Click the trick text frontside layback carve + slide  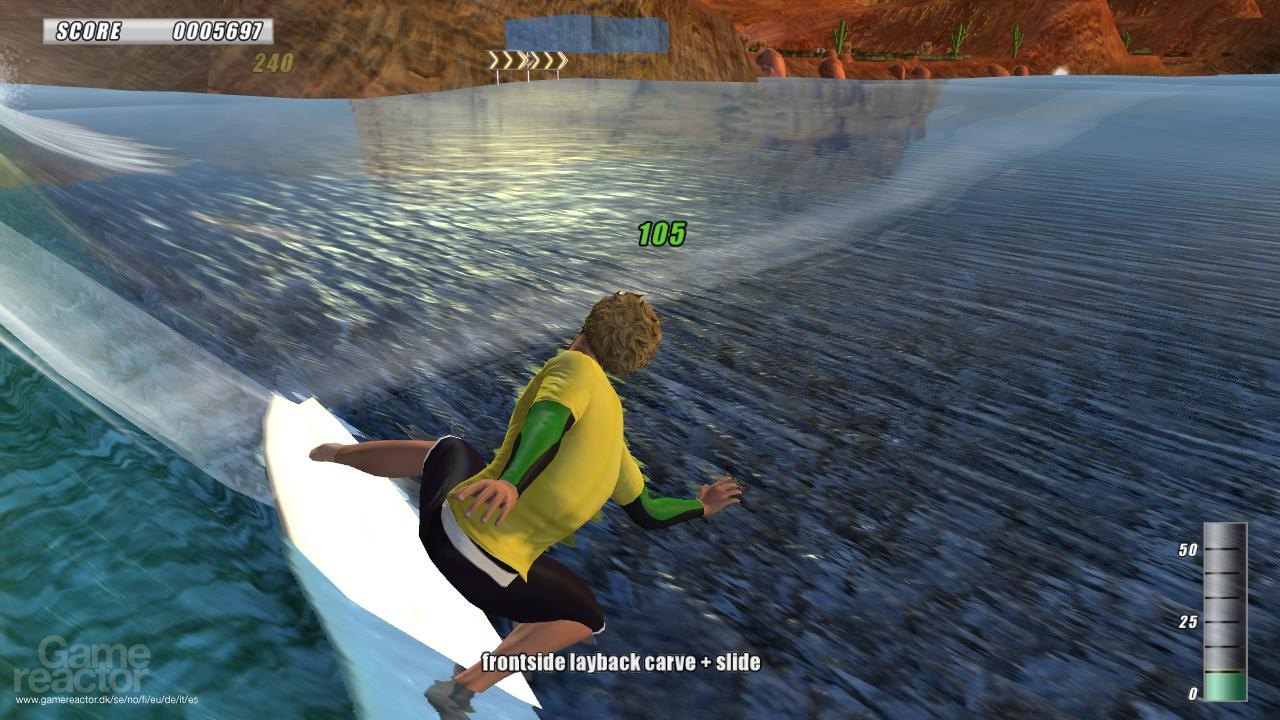[621, 662]
